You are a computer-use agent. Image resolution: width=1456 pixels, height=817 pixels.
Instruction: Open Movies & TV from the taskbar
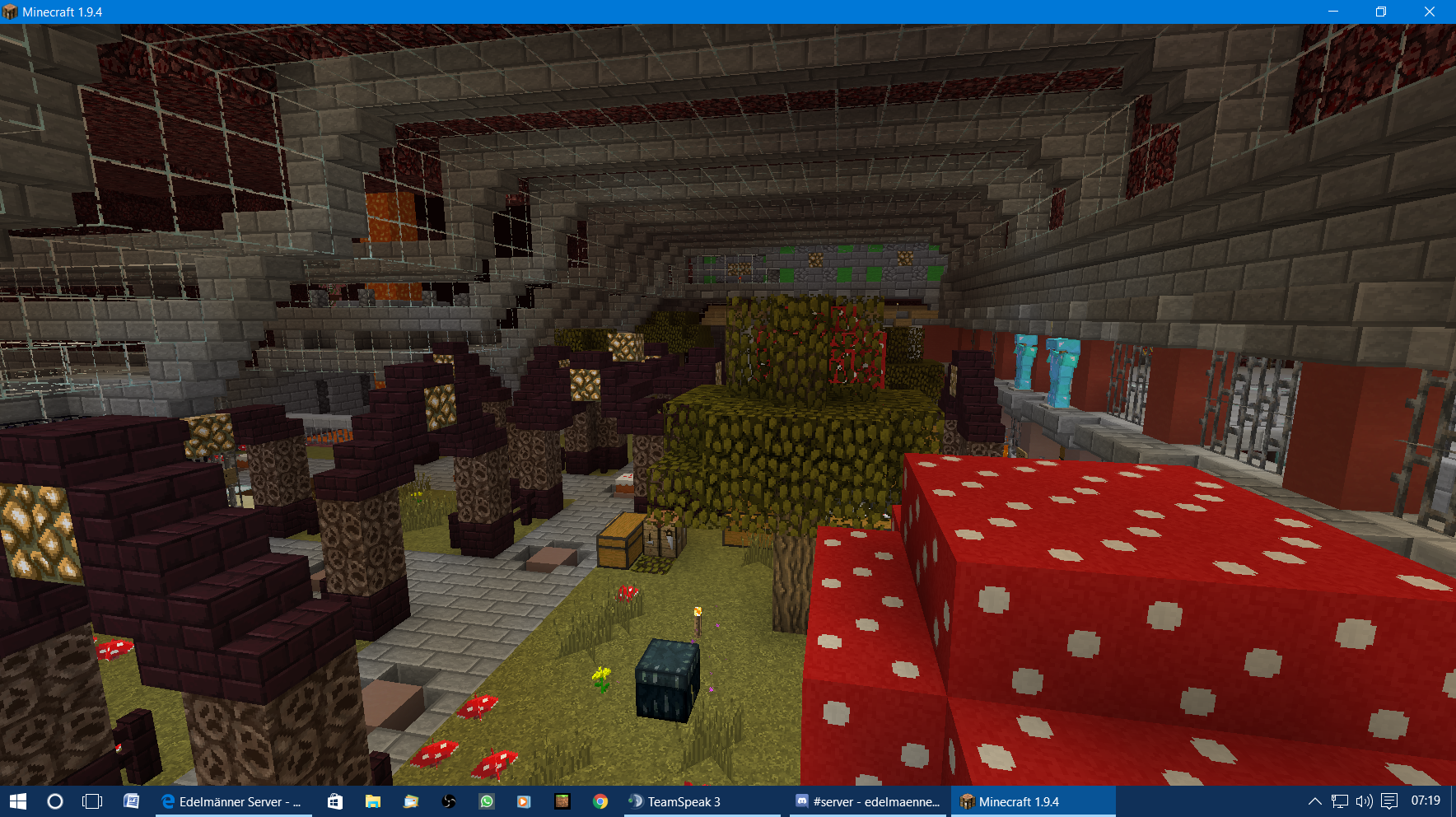click(x=524, y=801)
